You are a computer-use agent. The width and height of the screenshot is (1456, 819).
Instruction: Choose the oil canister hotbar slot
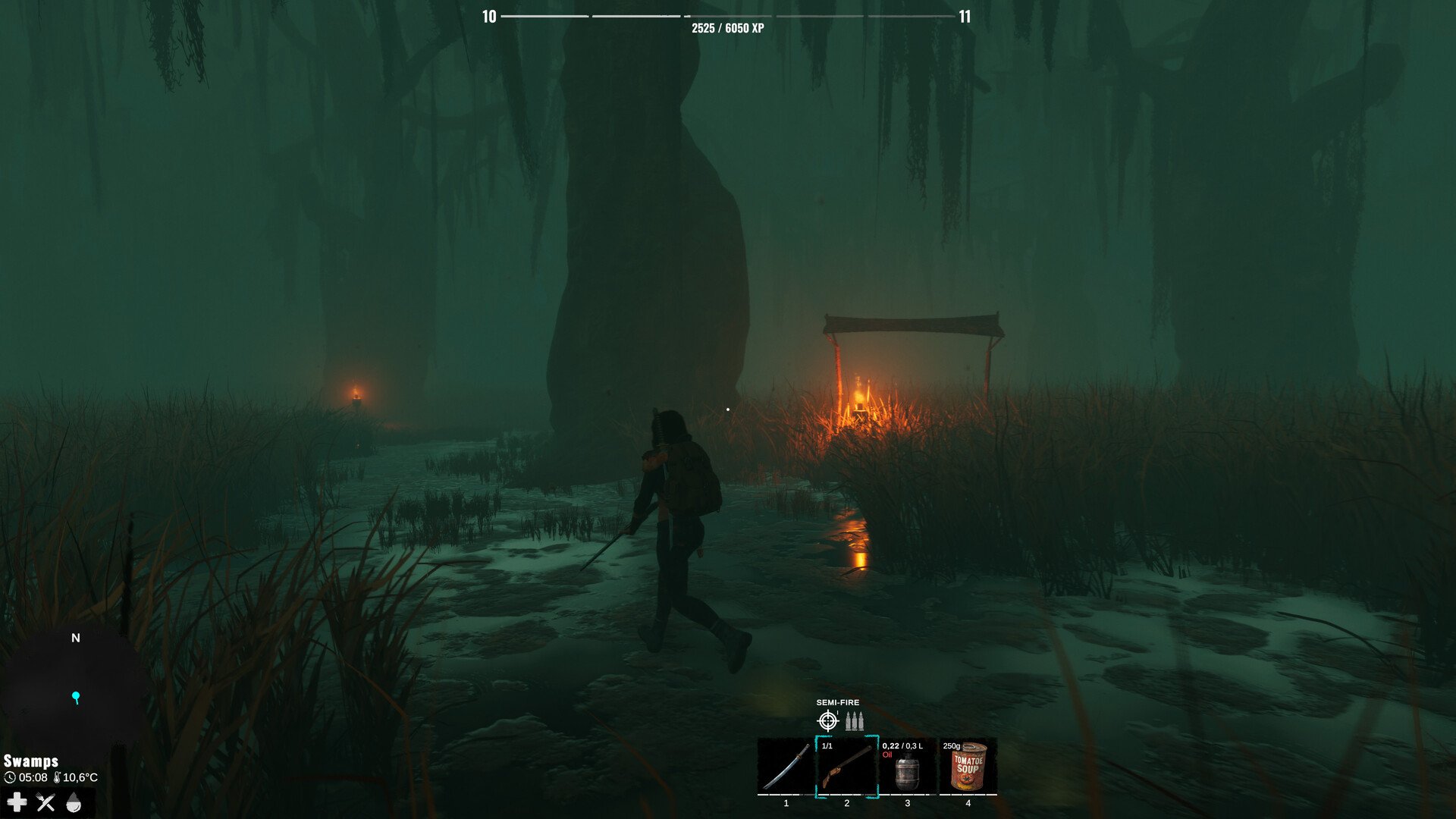(x=907, y=767)
